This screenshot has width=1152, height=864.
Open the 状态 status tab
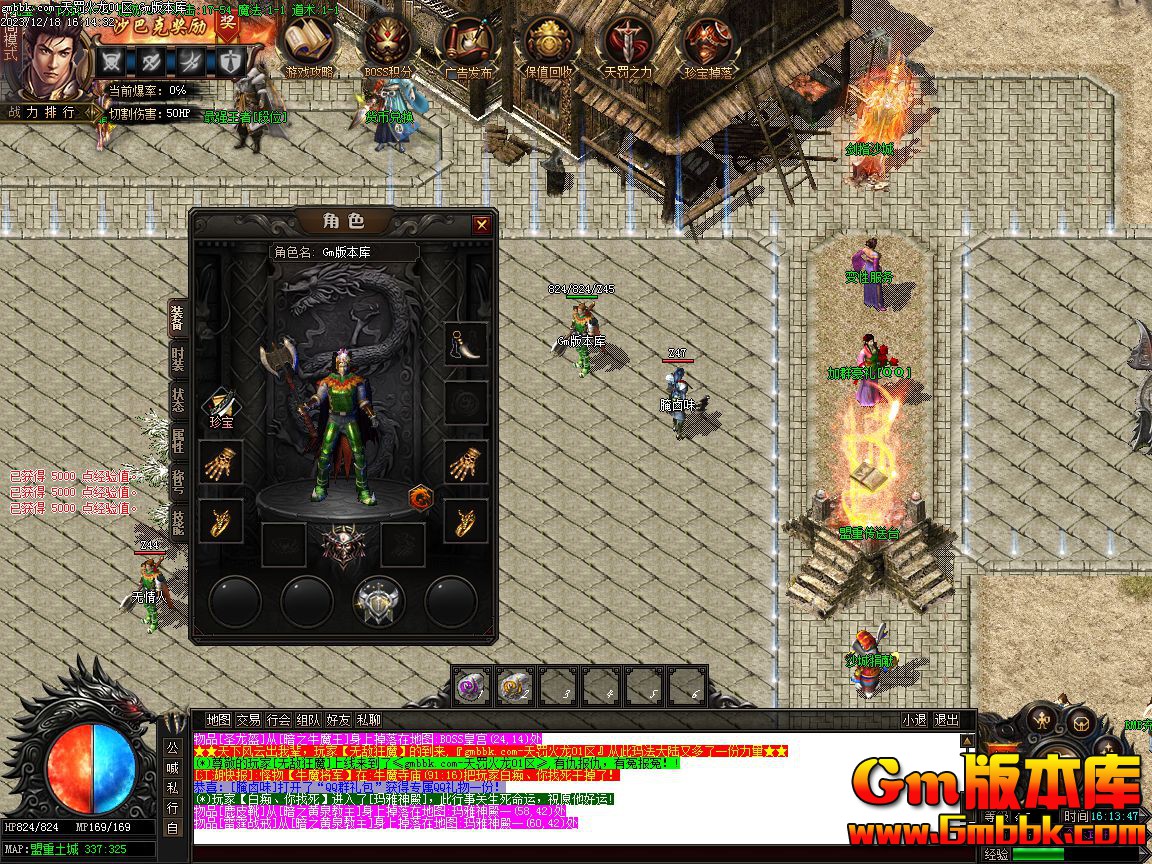(x=178, y=400)
